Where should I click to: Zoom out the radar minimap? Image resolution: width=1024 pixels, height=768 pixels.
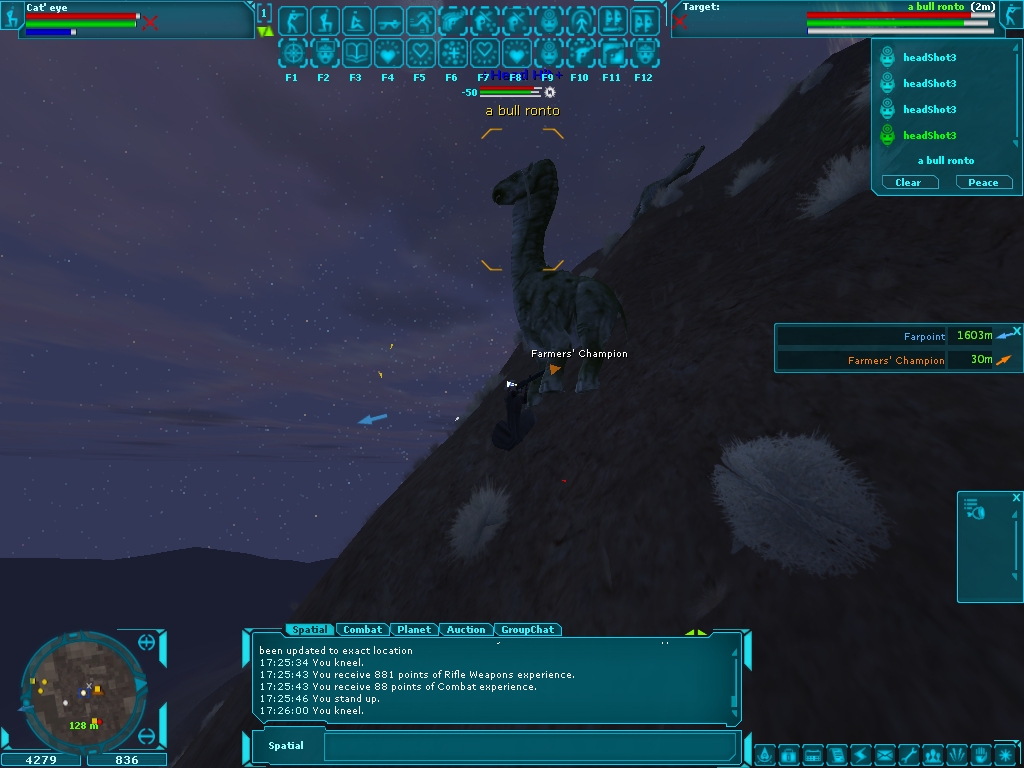pyautogui.click(x=147, y=737)
